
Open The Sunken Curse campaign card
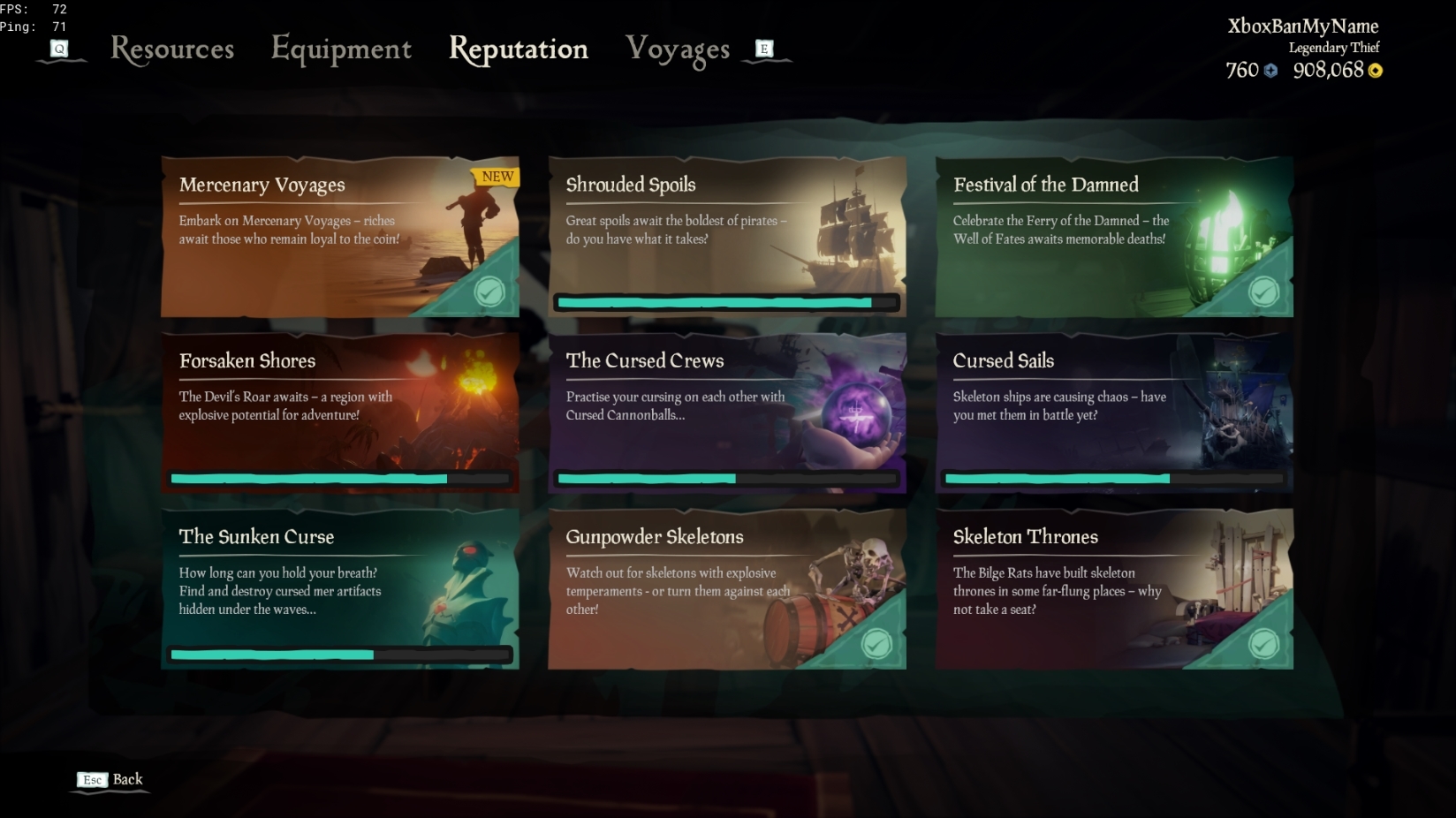click(x=339, y=588)
